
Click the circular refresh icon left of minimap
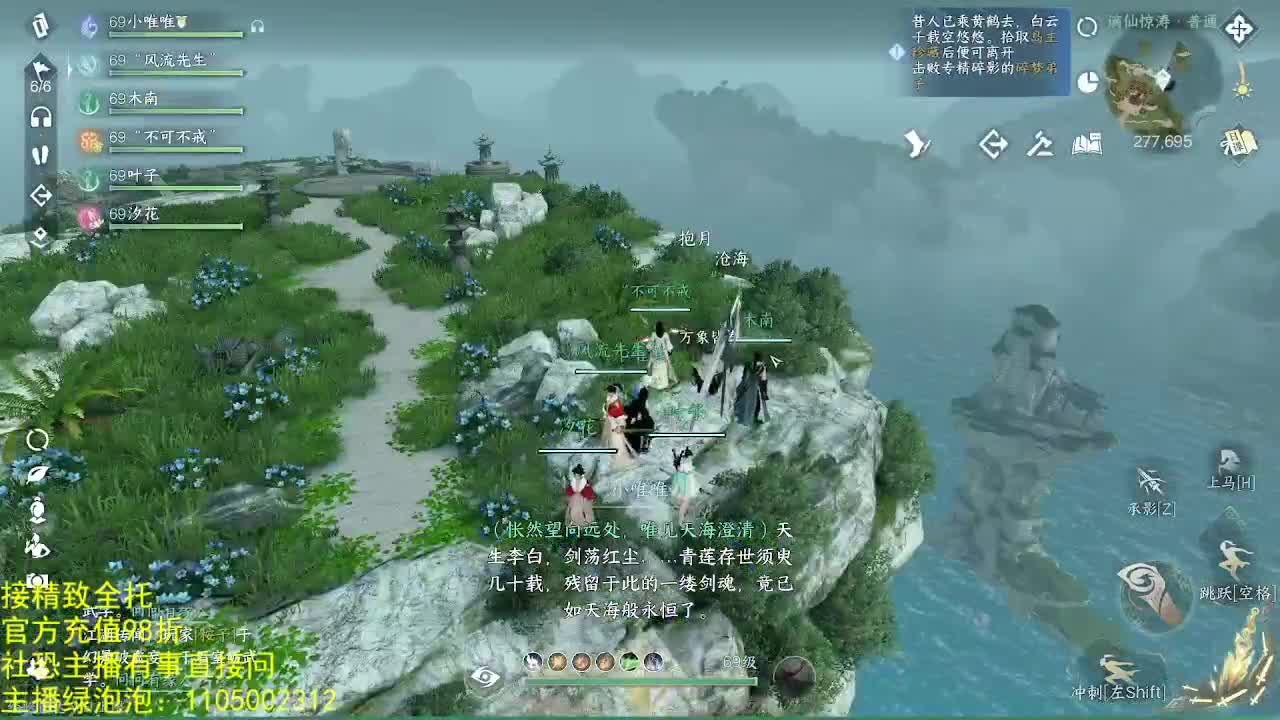point(1088,27)
